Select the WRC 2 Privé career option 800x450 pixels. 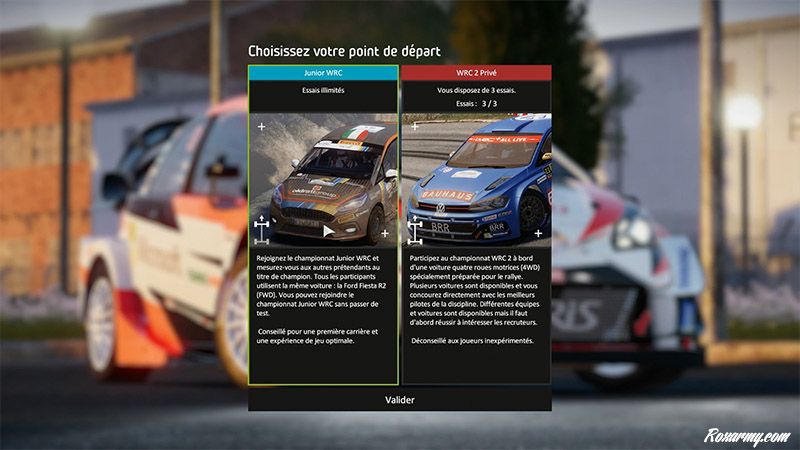(x=476, y=73)
